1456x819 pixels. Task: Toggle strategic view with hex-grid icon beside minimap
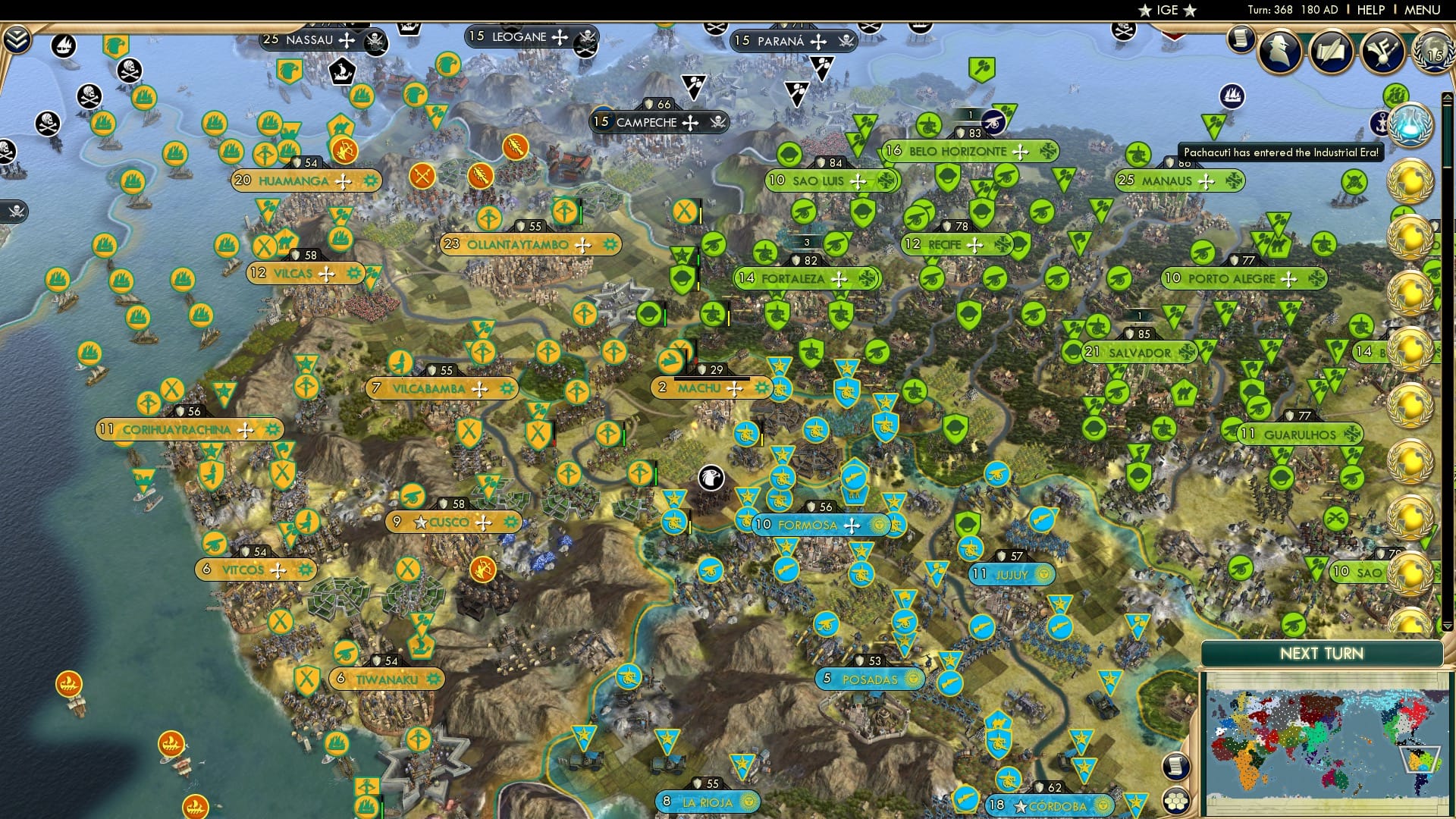(1175, 802)
